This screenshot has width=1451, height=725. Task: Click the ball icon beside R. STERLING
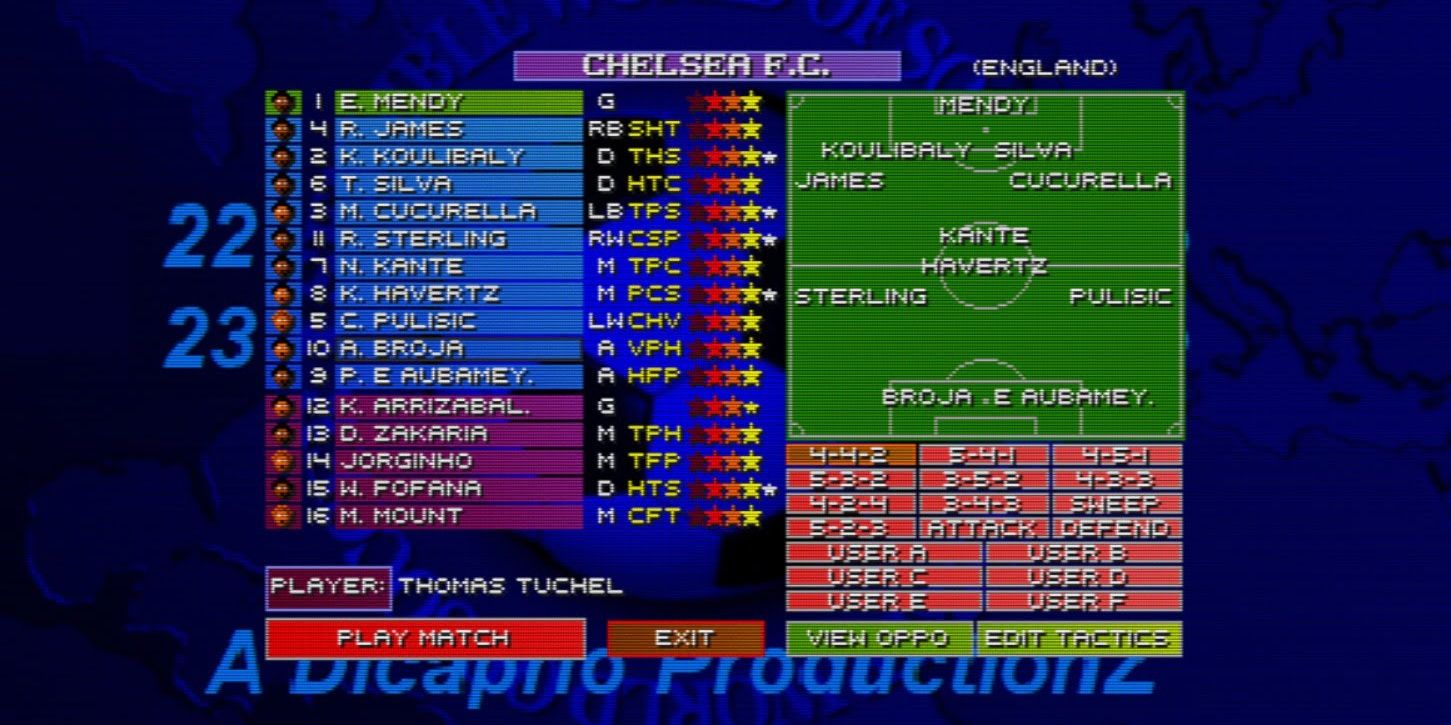coord(285,239)
